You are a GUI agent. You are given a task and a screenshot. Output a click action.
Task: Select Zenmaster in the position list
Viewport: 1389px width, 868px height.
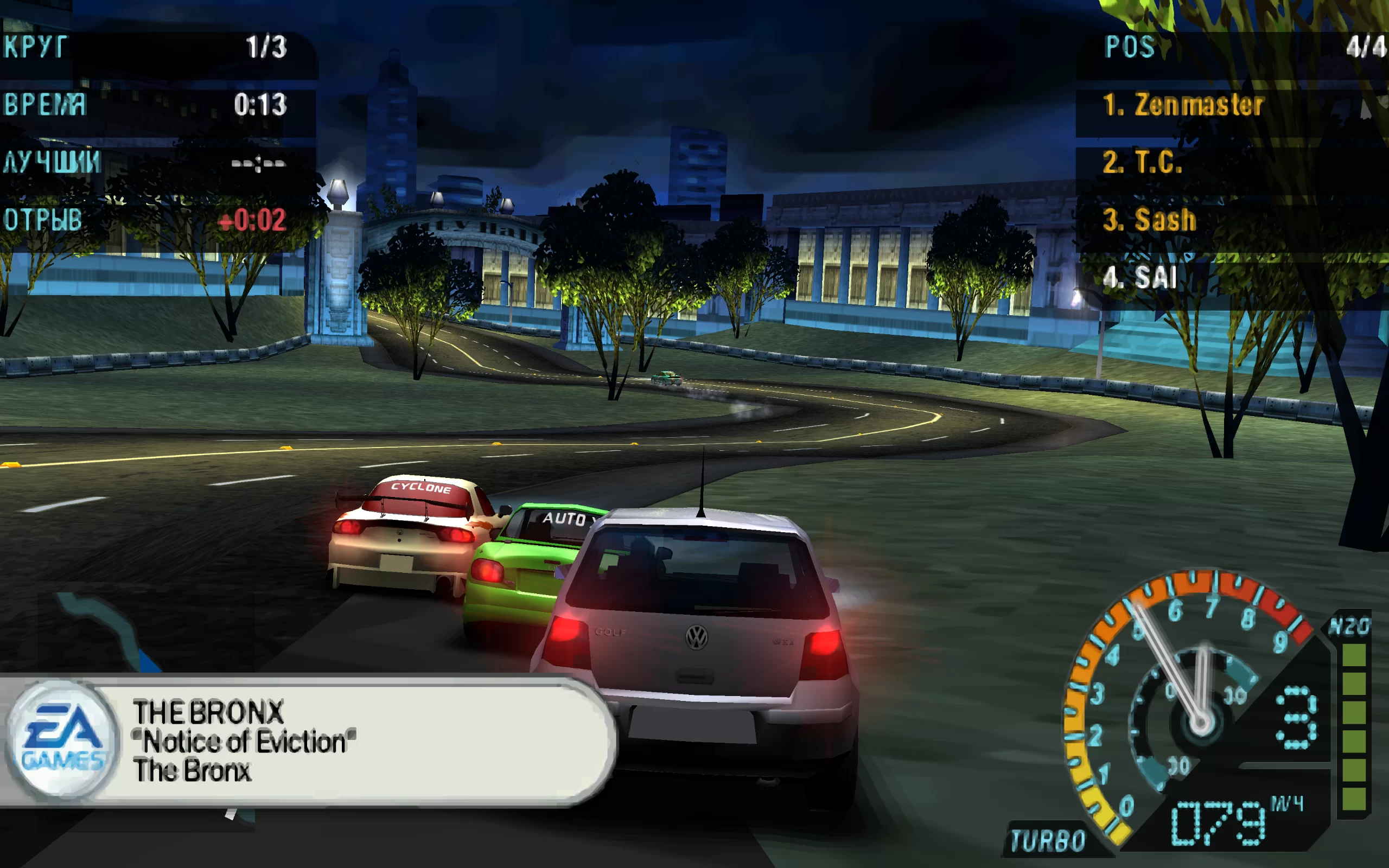coord(1182,106)
